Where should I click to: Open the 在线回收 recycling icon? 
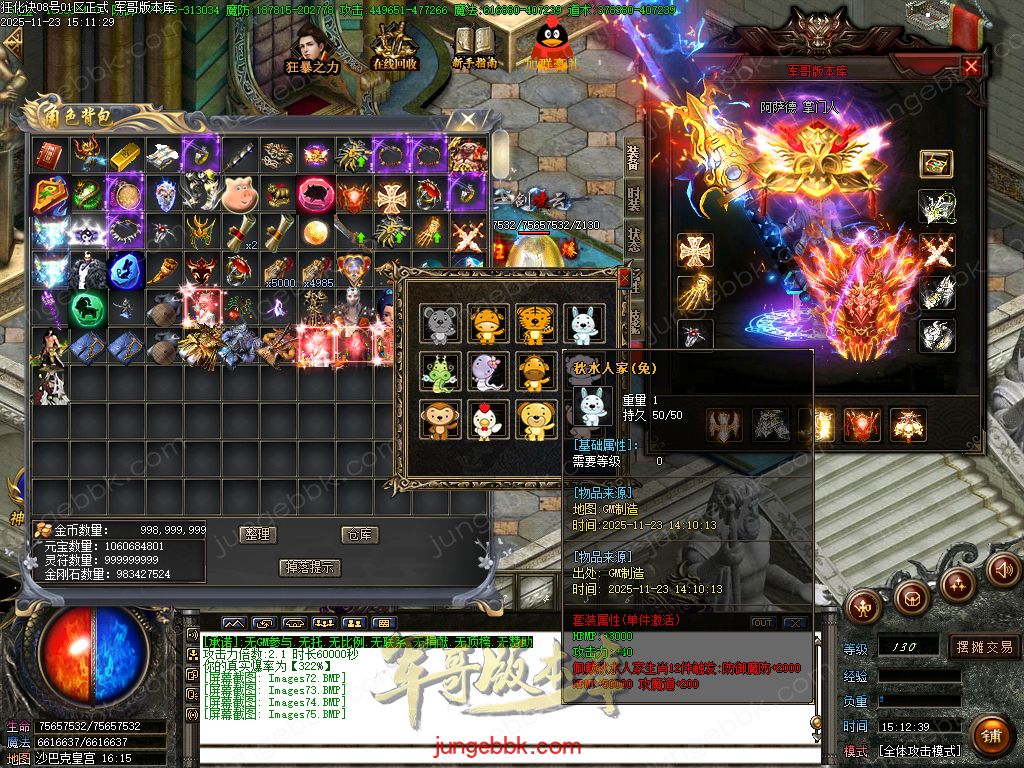395,48
